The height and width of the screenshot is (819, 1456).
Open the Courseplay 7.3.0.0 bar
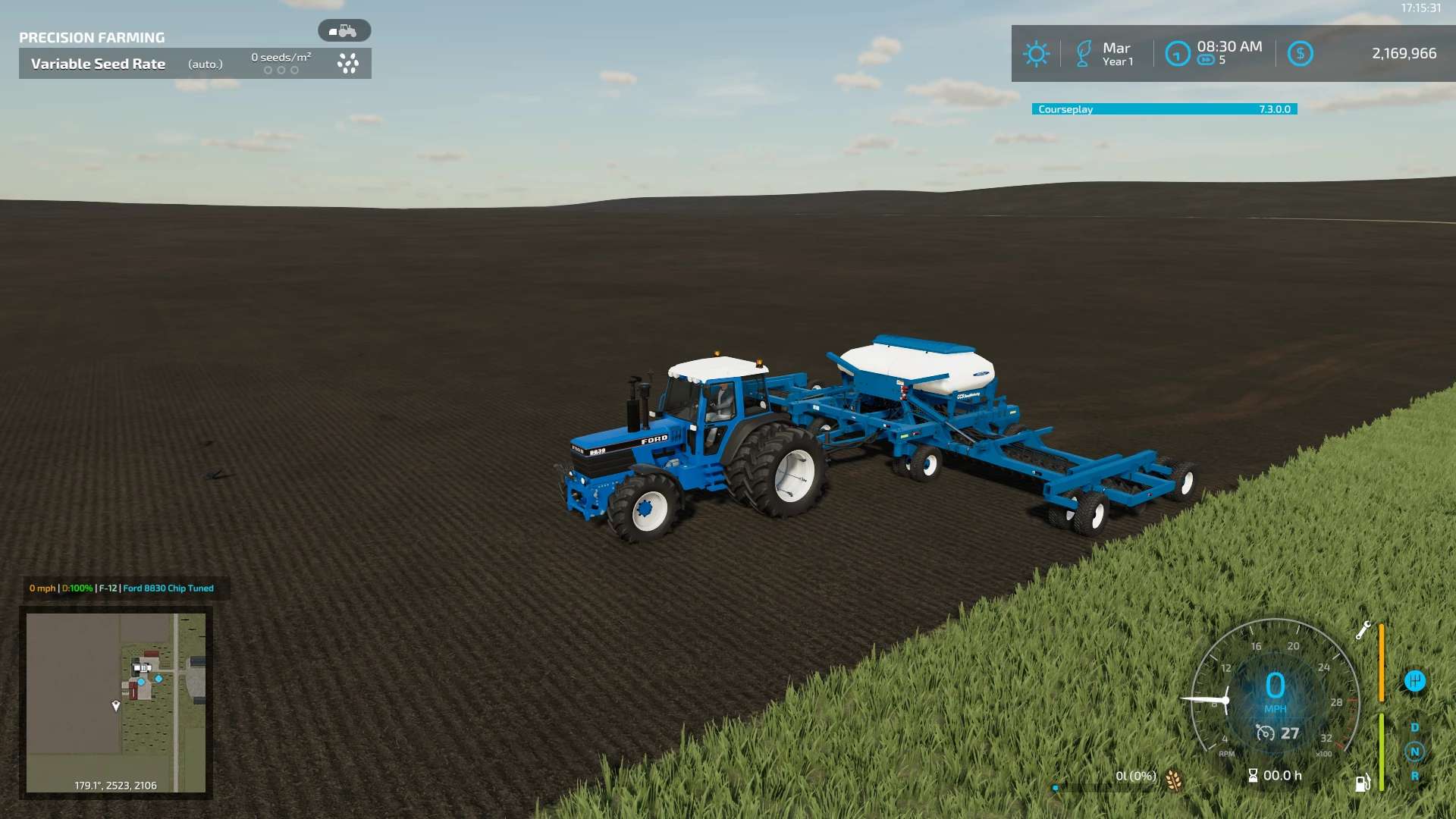pos(1164,109)
